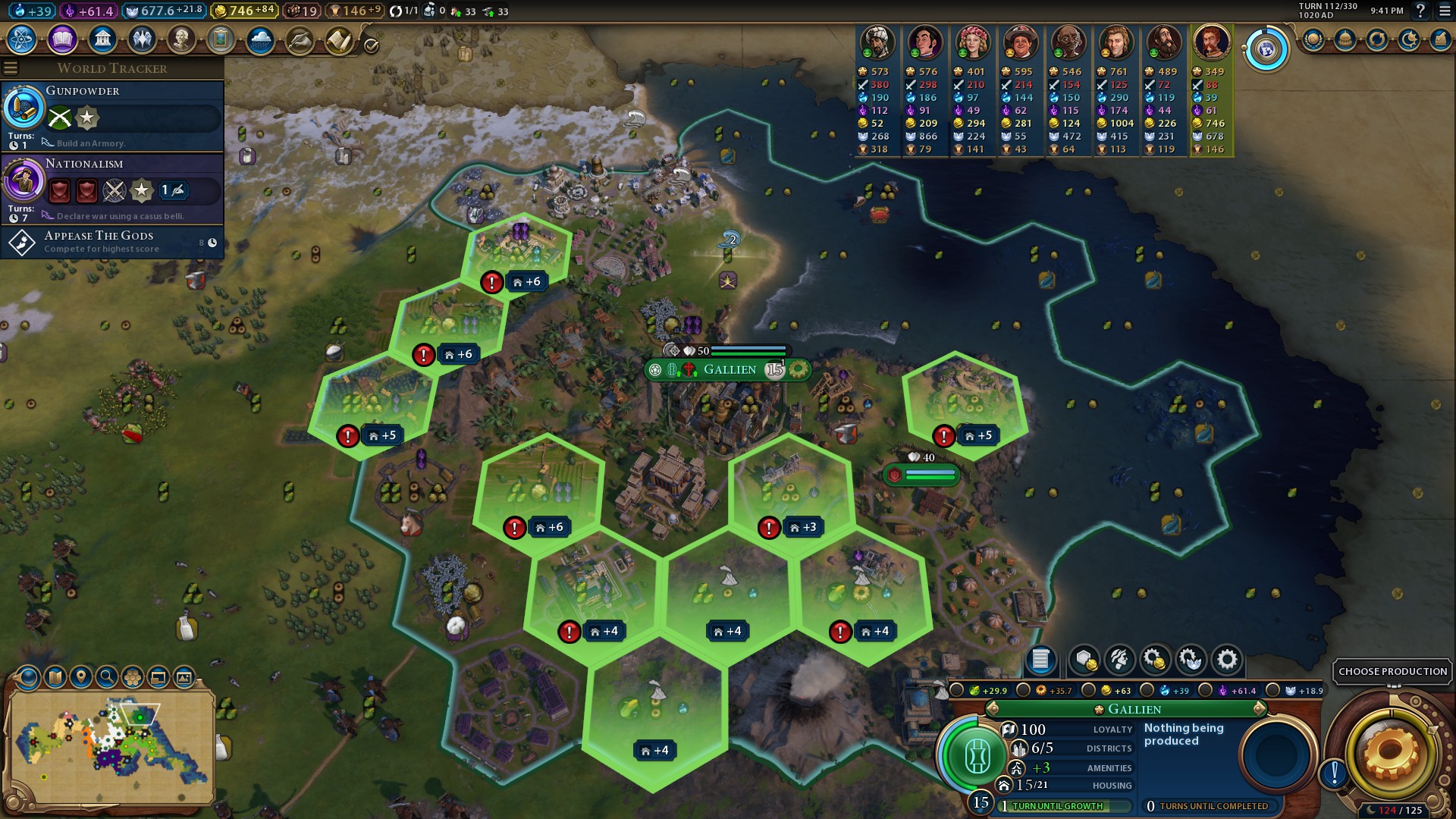Open the Great People bust icon
Screen dimensions: 1456x819
pyautogui.click(x=181, y=39)
